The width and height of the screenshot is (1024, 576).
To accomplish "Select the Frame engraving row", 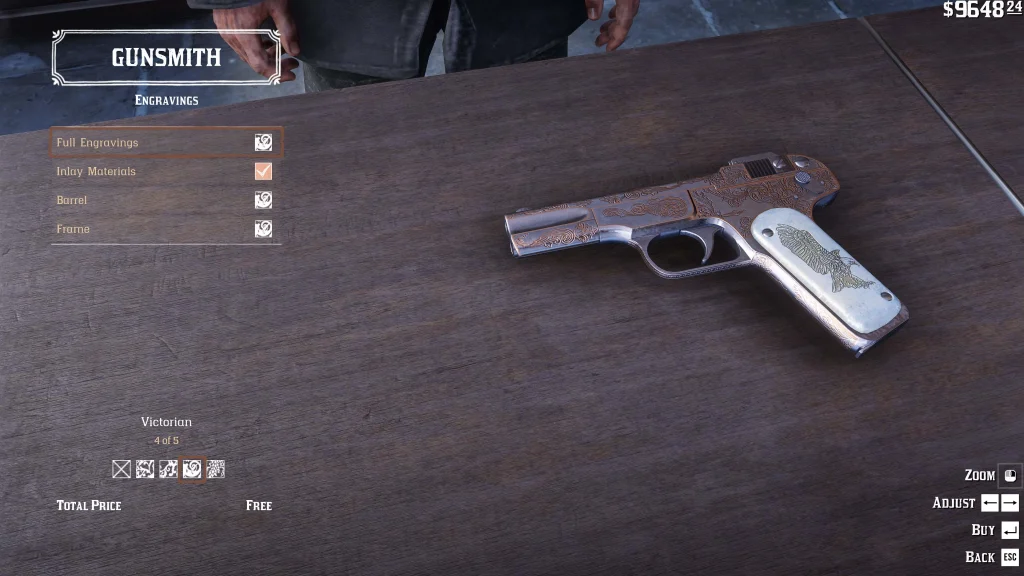I will [166, 229].
